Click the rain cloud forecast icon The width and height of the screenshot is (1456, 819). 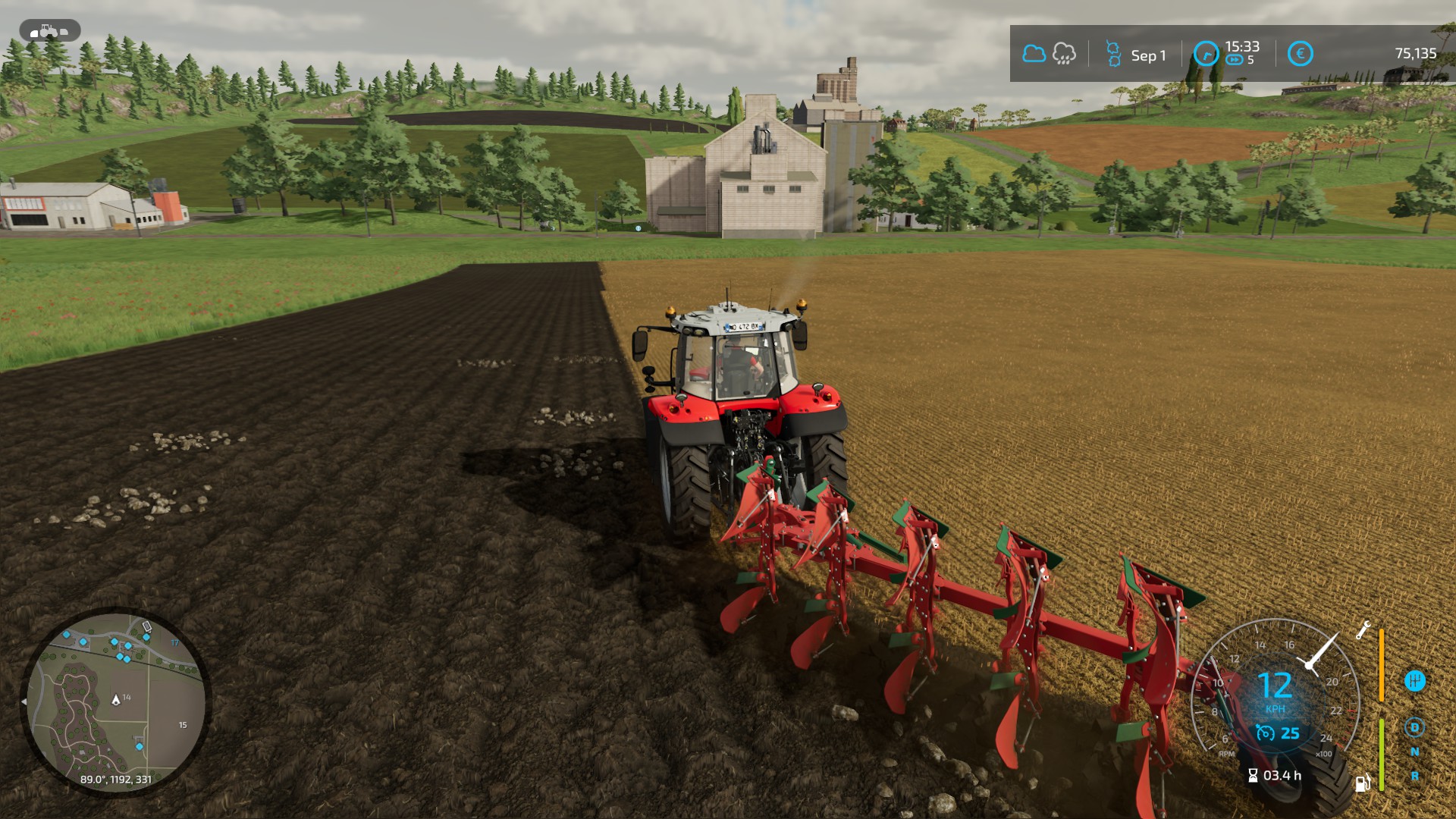tap(1064, 54)
